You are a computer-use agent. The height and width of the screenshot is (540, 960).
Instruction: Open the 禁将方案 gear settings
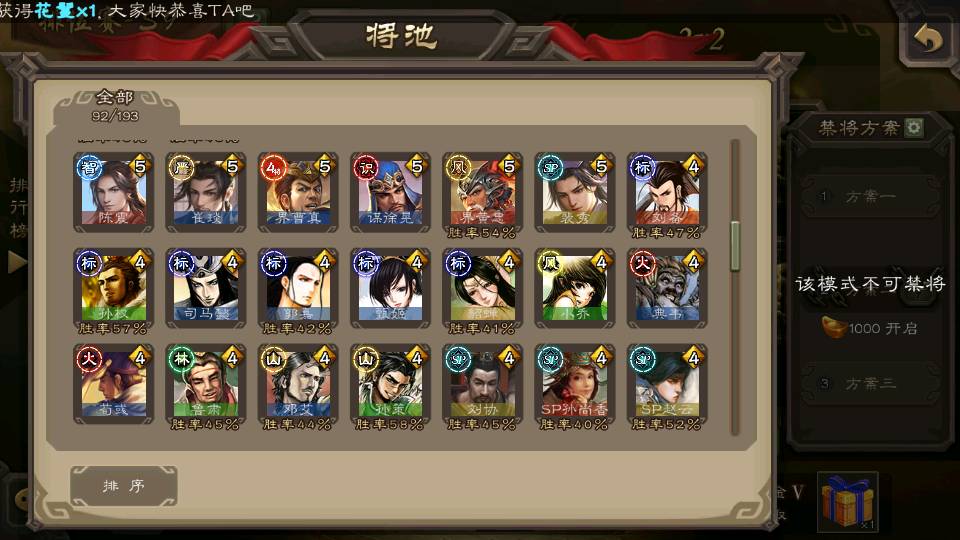pyautogui.click(x=914, y=128)
